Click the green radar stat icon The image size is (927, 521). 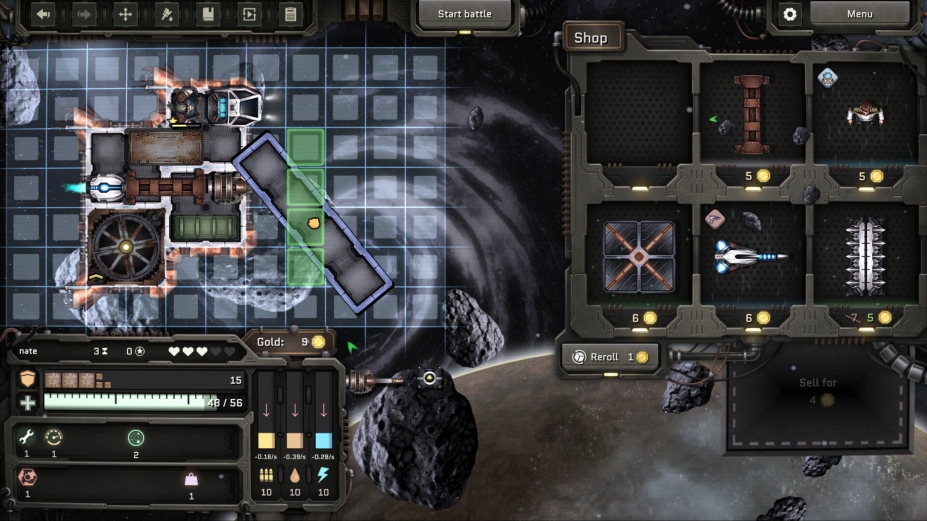[x=136, y=437]
